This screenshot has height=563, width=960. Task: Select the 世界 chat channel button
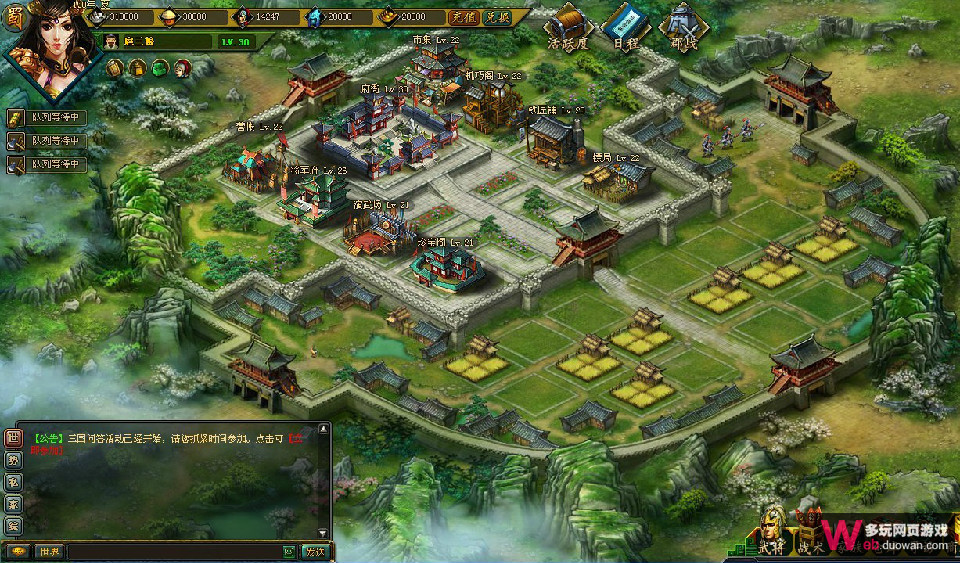49,551
